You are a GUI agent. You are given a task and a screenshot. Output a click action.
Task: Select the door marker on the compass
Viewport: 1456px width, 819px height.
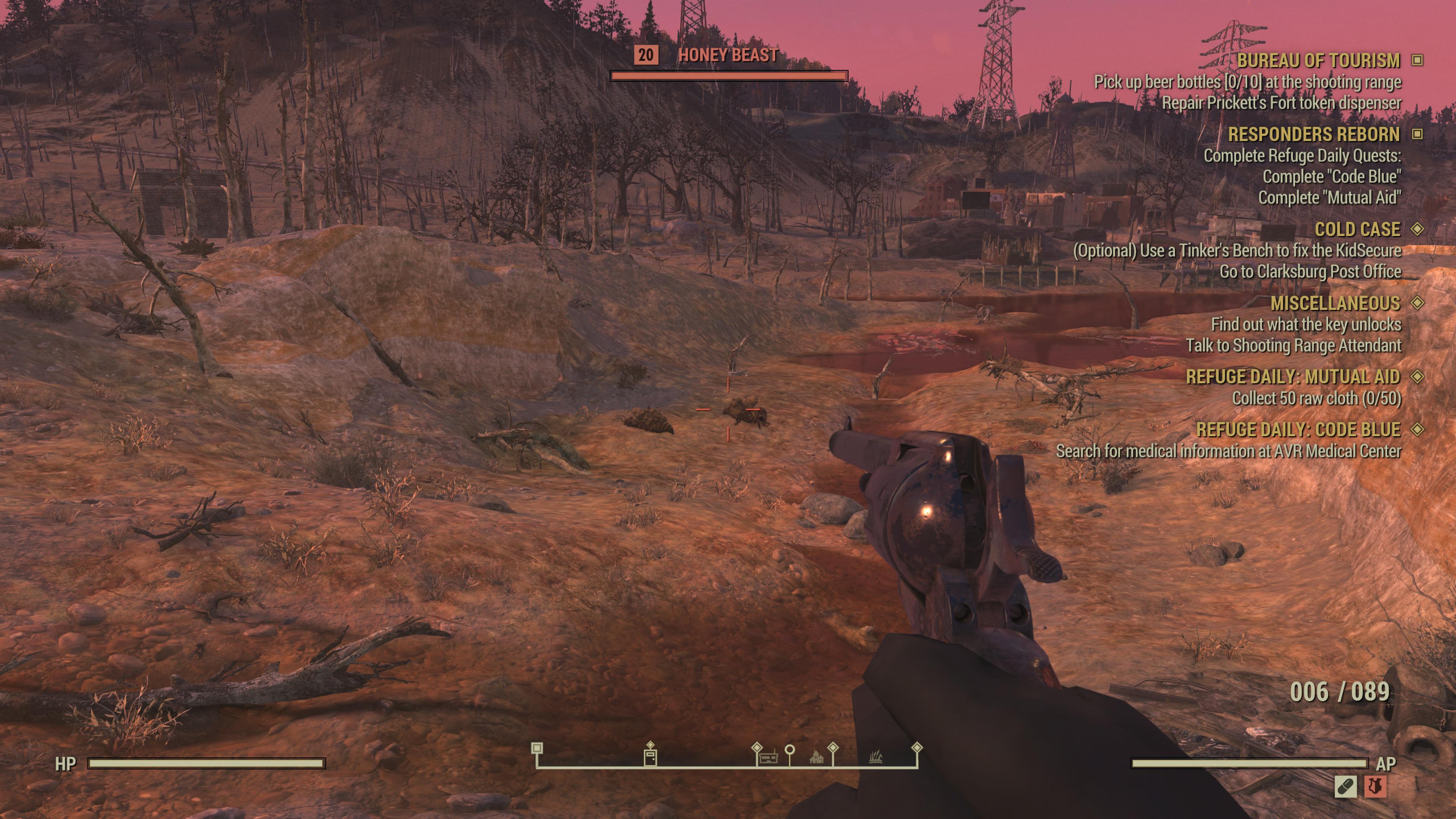click(x=651, y=757)
